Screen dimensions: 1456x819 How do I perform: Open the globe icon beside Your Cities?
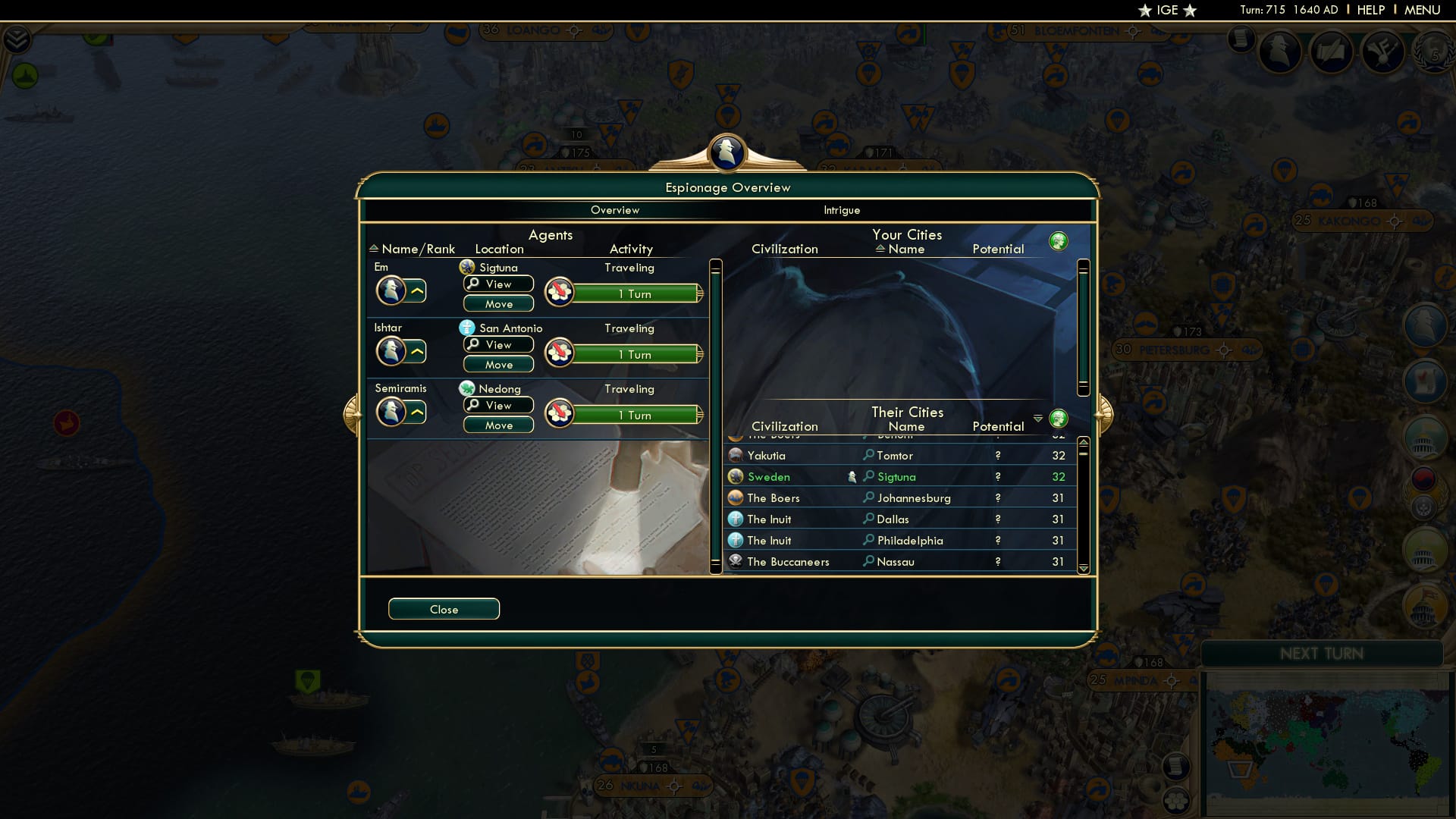pyautogui.click(x=1059, y=240)
